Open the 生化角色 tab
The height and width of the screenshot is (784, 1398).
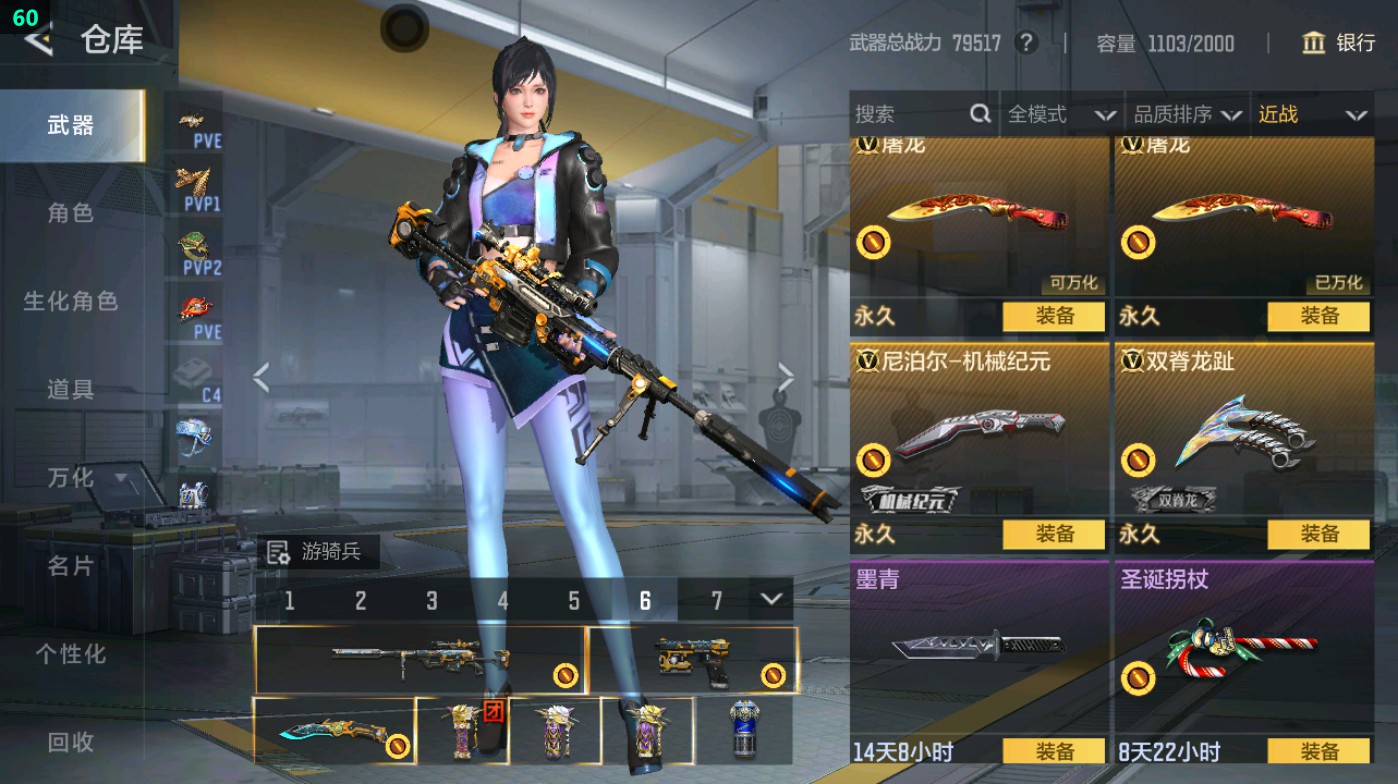tap(70, 301)
